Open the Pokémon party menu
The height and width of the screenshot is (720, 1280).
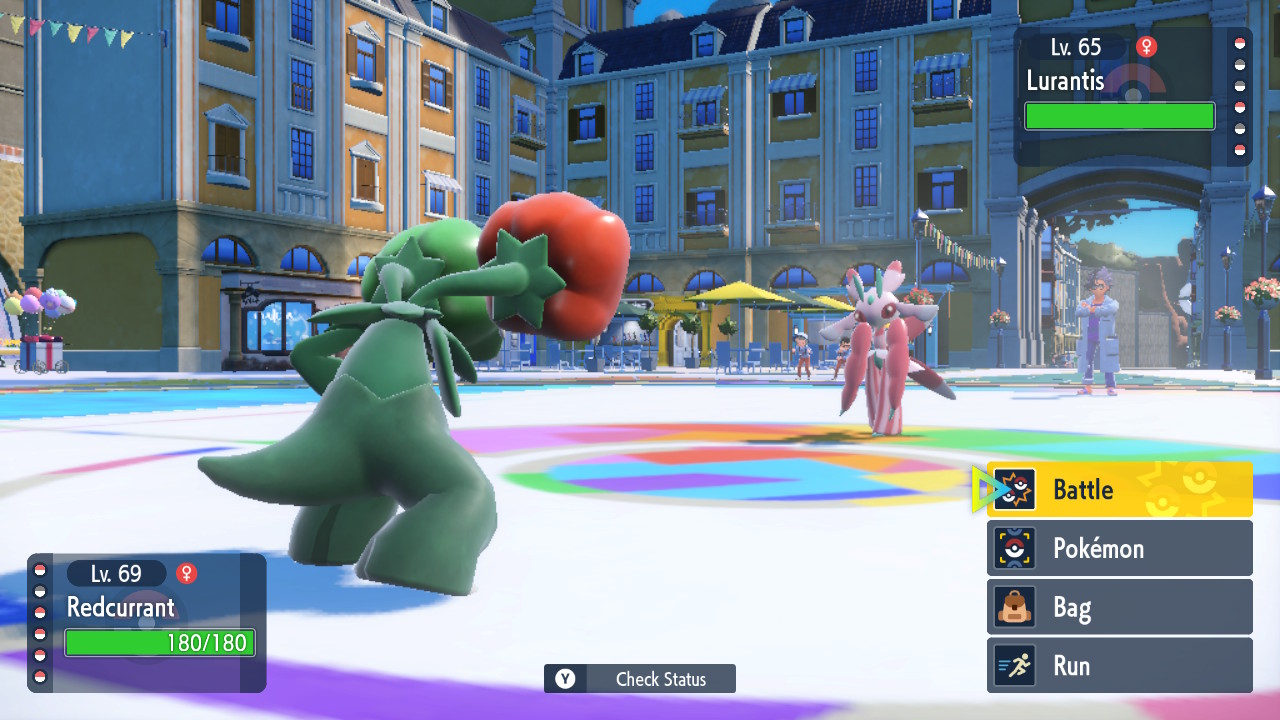pyautogui.click(x=1119, y=548)
